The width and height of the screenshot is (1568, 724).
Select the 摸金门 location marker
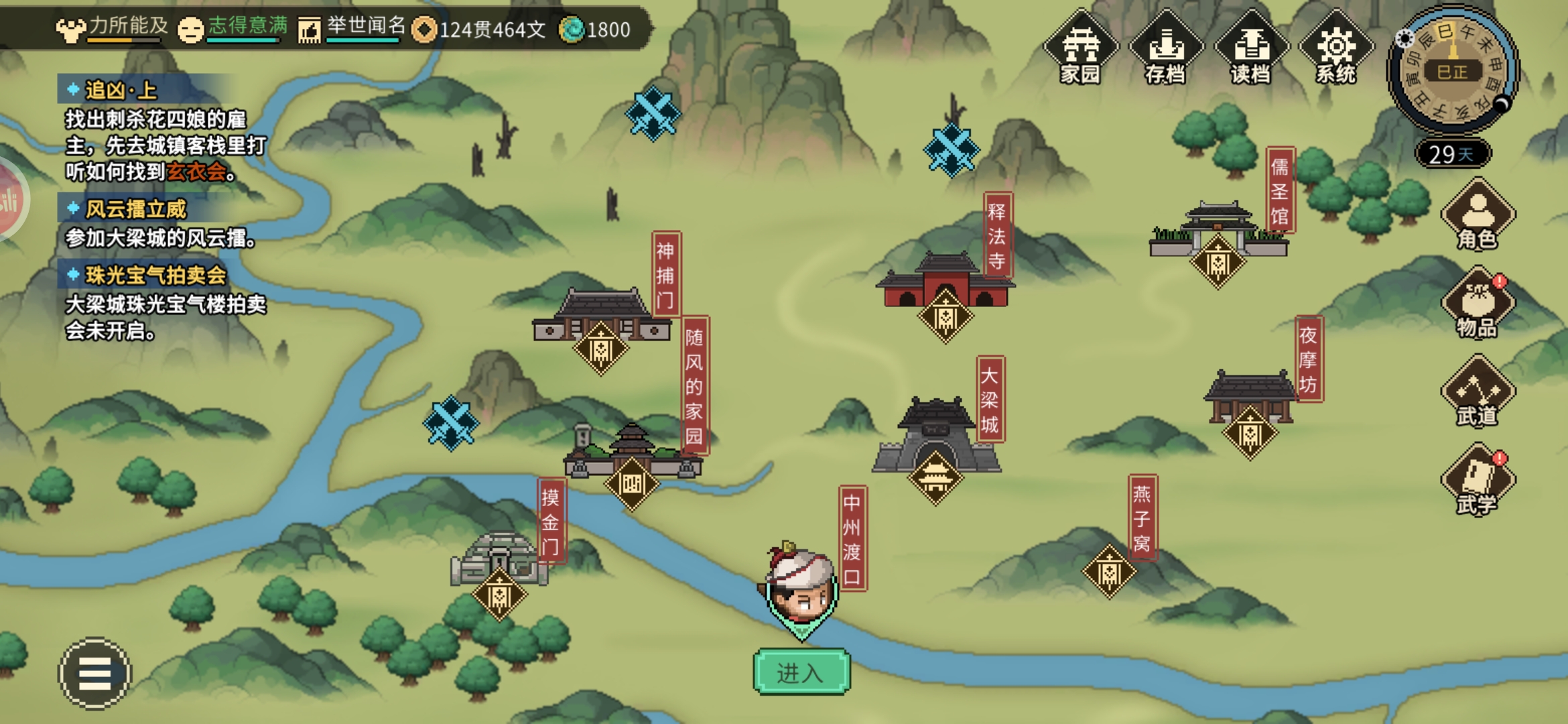500,595
